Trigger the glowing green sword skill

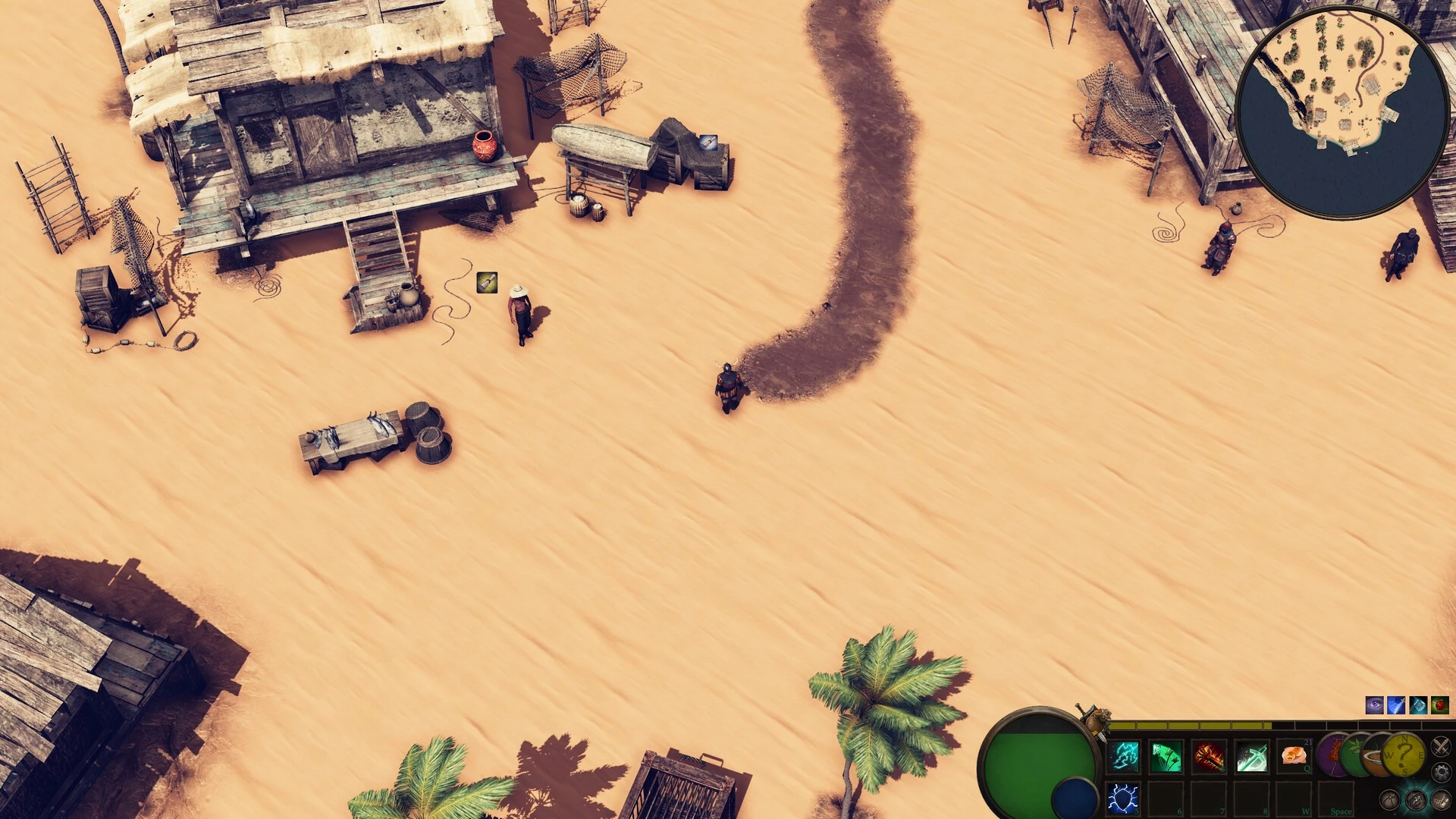[1251, 756]
